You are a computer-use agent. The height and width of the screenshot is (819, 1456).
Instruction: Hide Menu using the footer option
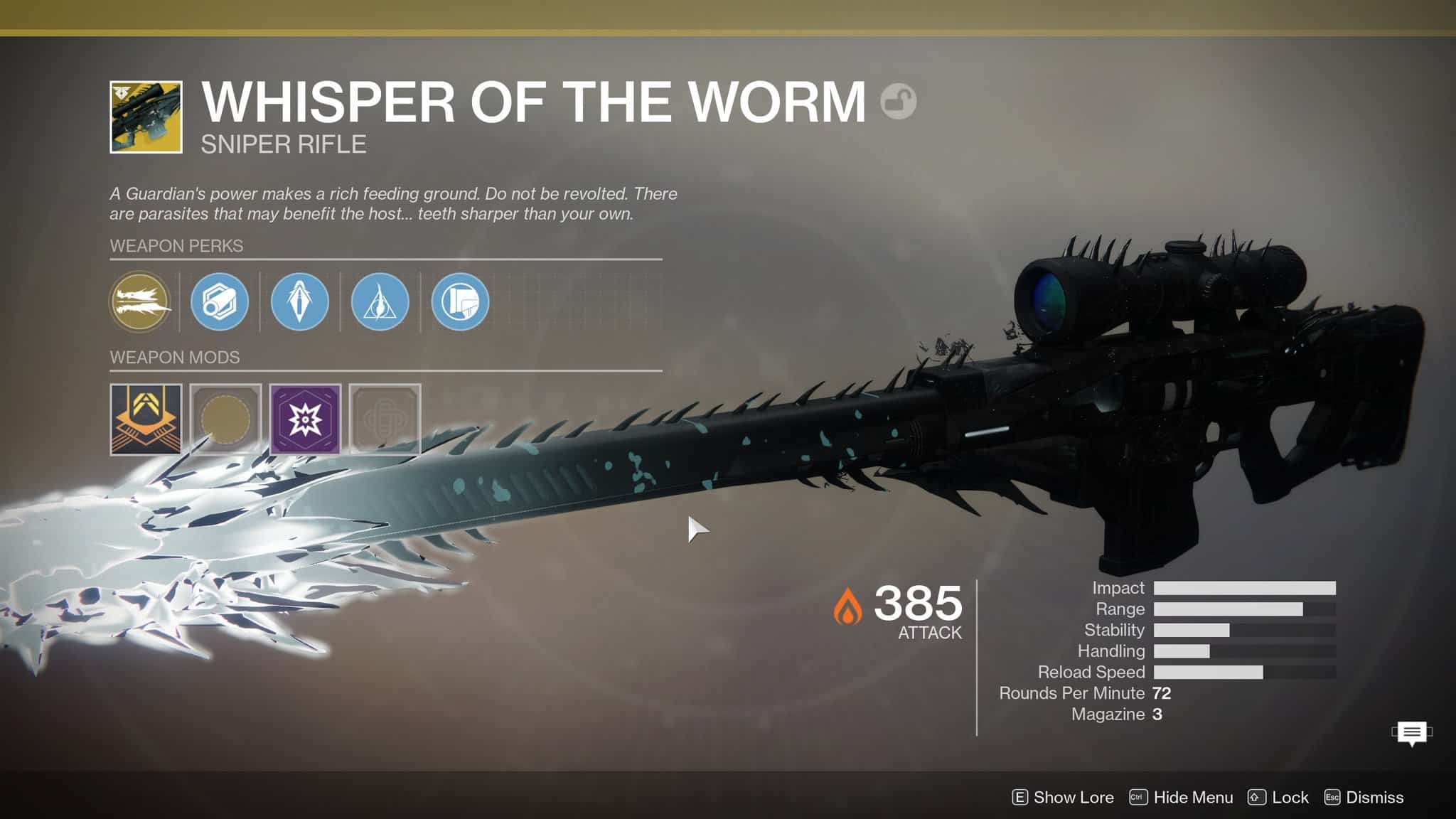pyautogui.click(x=1182, y=798)
